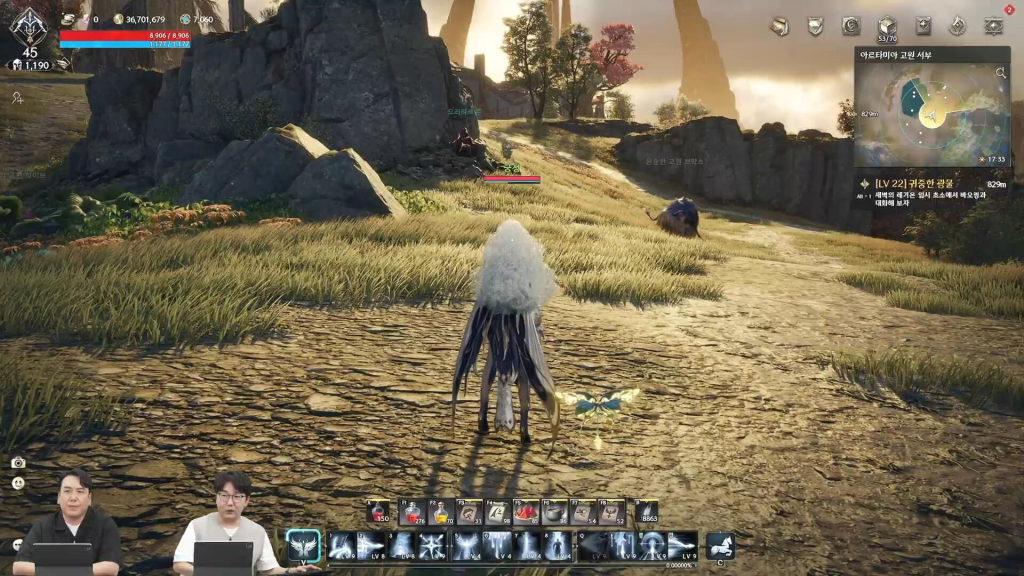This screenshot has width=1024, height=576.
Task: Open the shield-shaped menu icon
Action: (x=815, y=27)
